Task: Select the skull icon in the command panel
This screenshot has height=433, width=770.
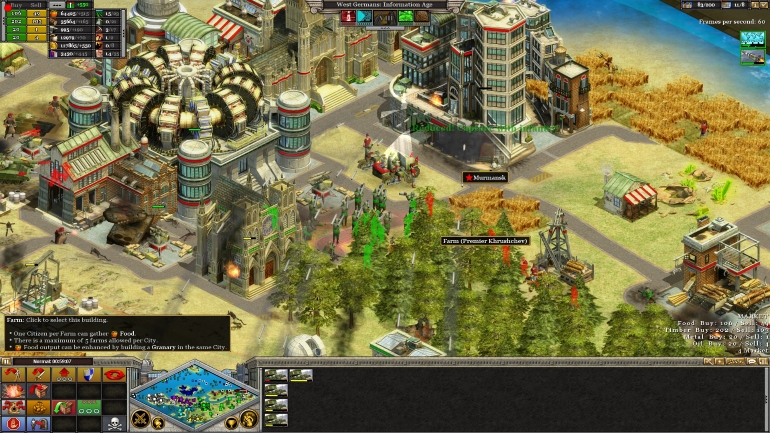Action: coord(114,423)
